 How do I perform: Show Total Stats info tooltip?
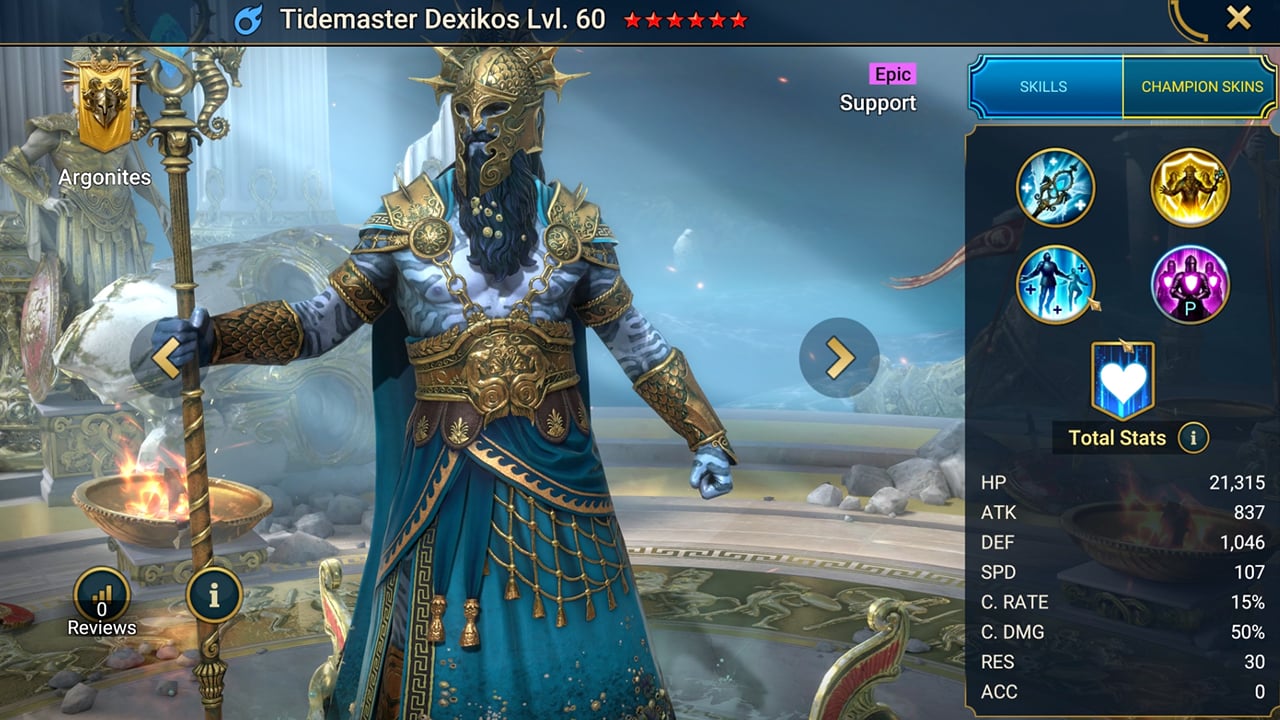click(1192, 437)
